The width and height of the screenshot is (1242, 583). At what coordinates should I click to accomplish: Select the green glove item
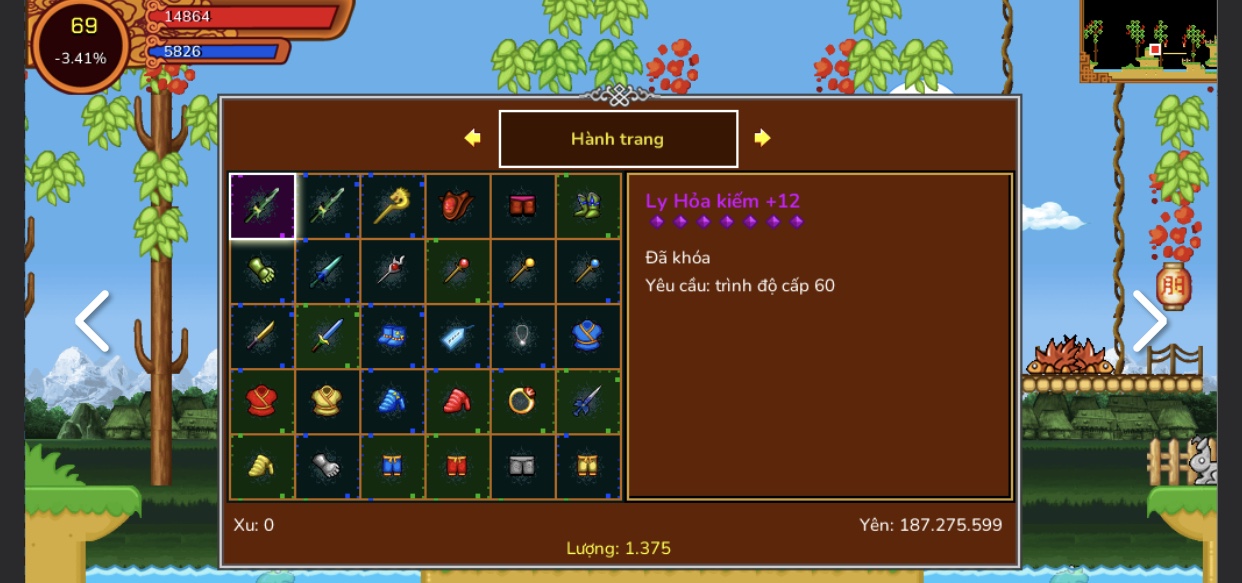(x=262, y=271)
